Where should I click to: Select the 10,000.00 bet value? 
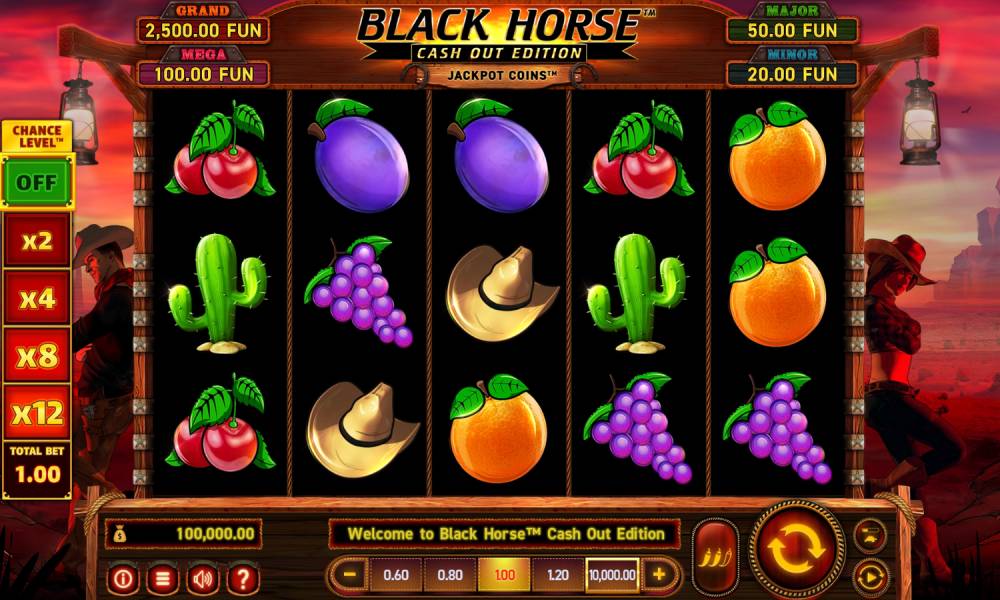click(x=612, y=575)
